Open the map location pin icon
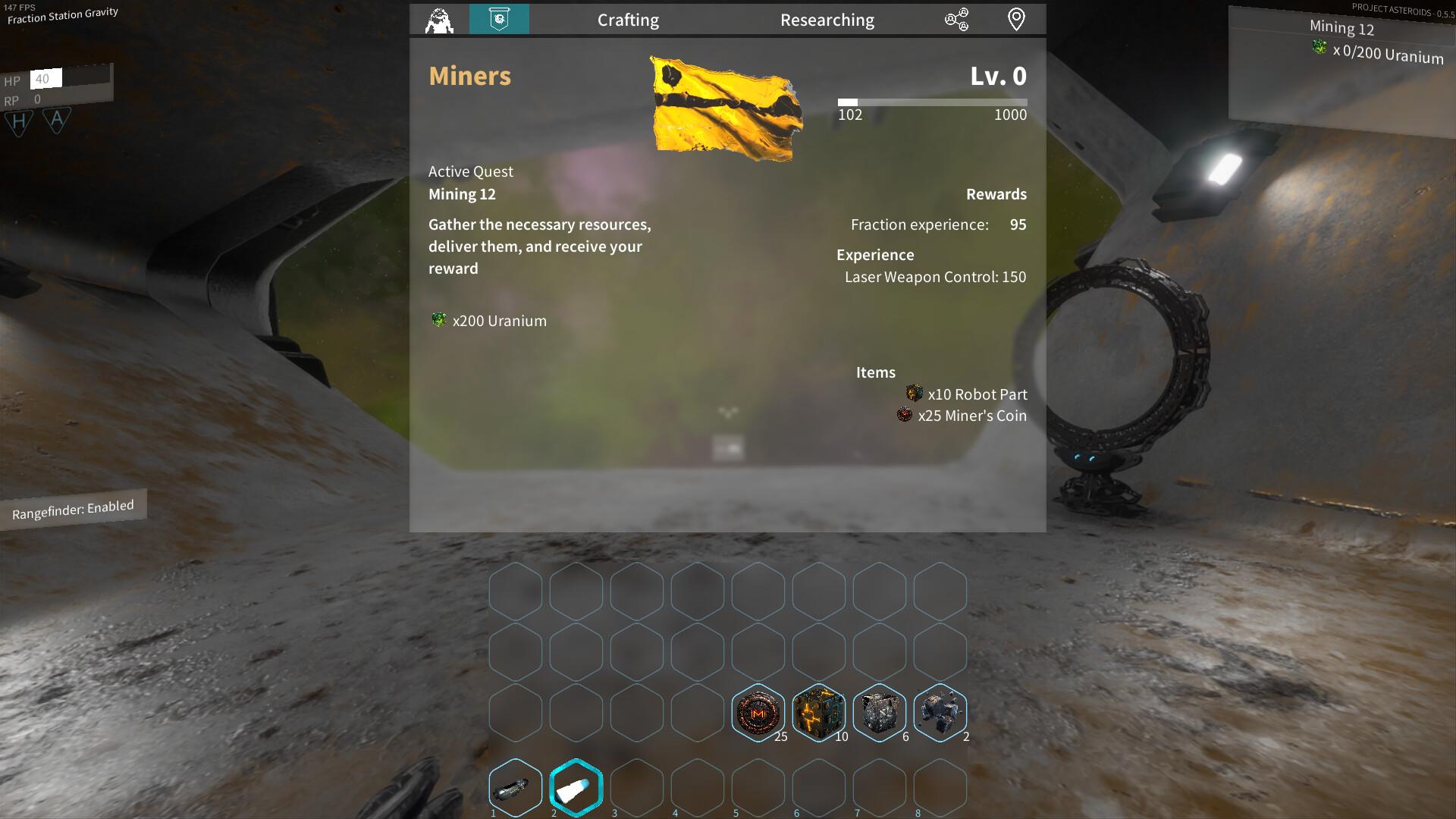Viewport: 1456px width, 819px height. click(x=1016, y=20)
